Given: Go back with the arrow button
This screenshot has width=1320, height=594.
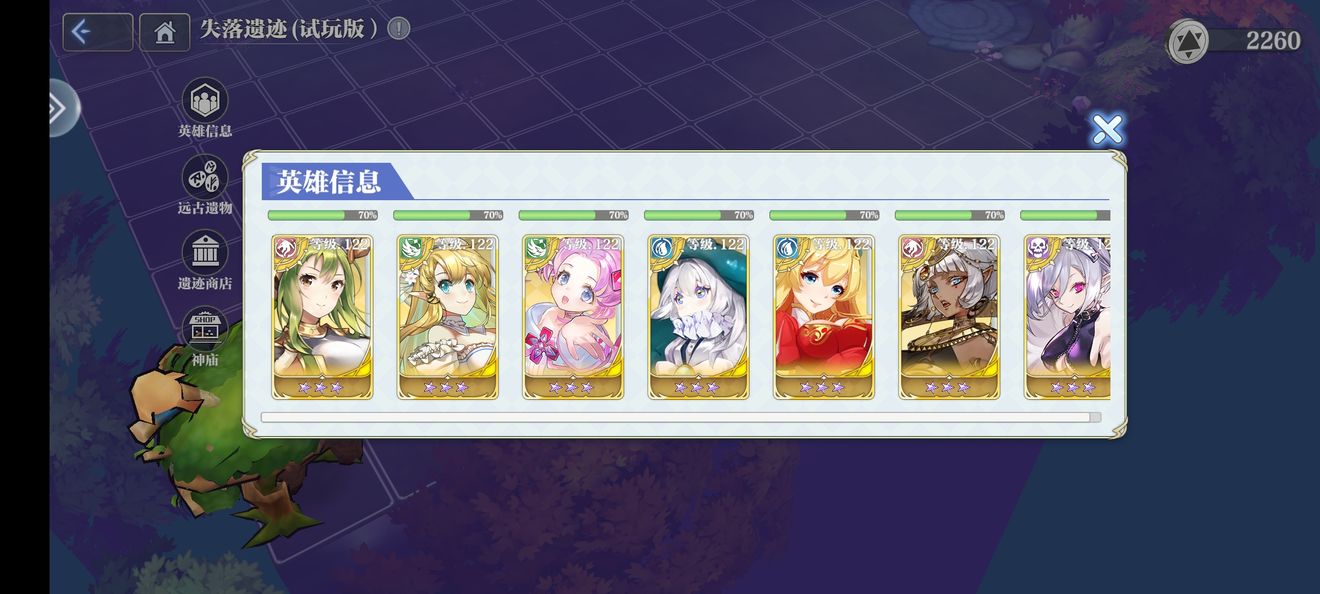Looking at the screenshot, I should coord(97,32).
